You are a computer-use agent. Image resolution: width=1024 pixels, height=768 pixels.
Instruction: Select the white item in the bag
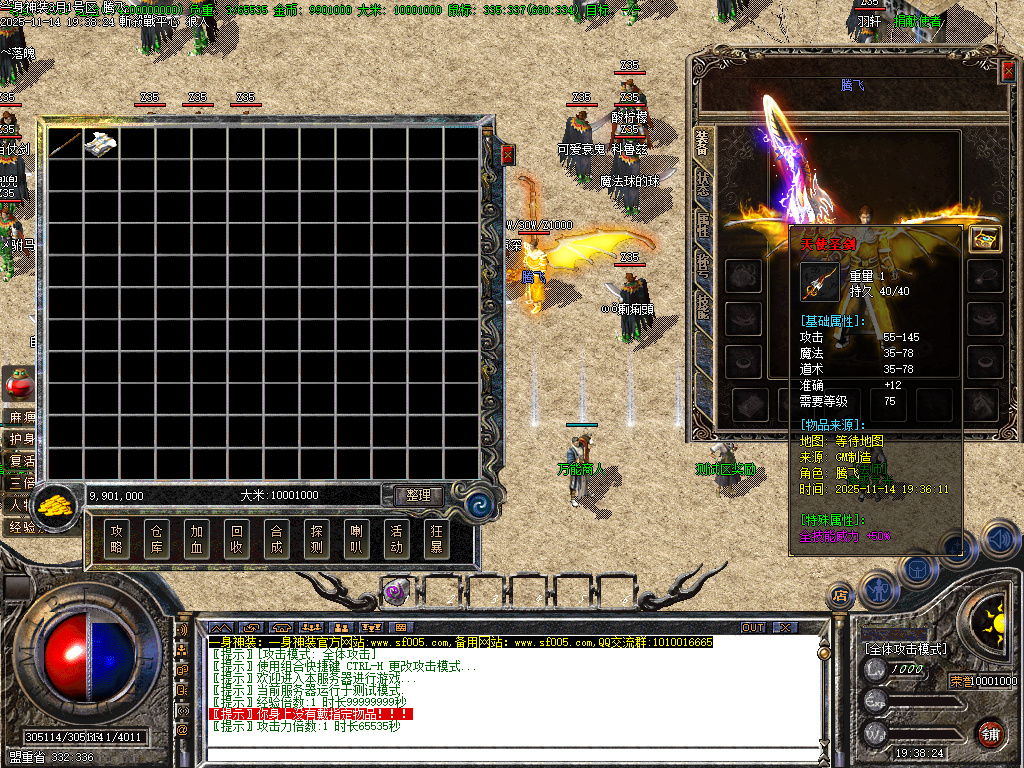click(101, 144)
